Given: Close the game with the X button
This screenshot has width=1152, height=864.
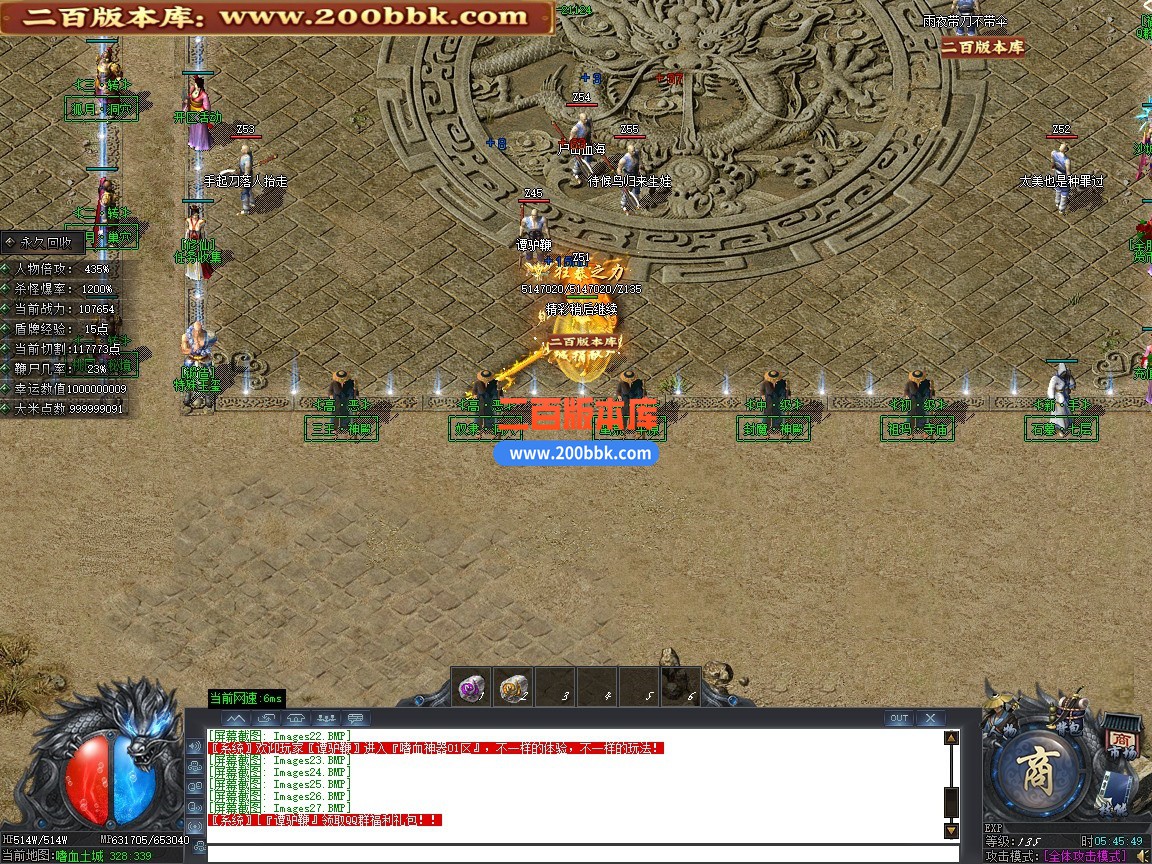Looking at the screenshot, I should 930,718.
